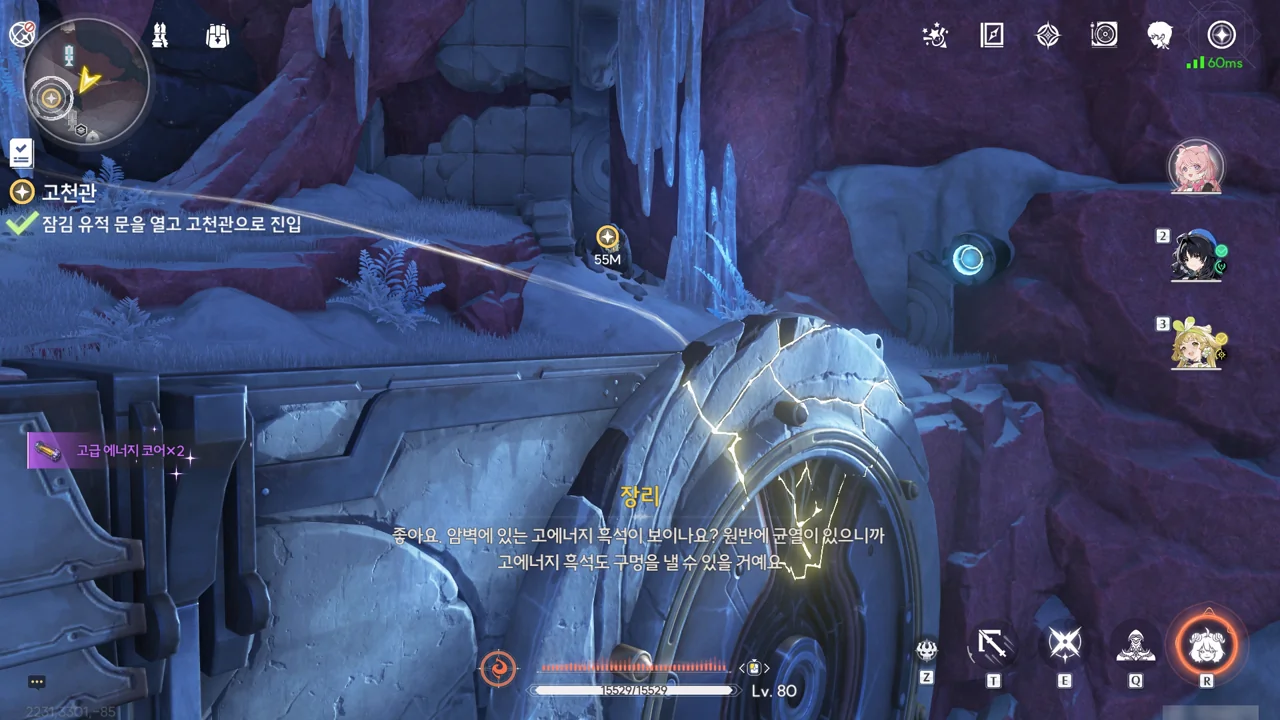This screenshot has height=720, width=1280.
Task: Open the character team icon with two figures
Action: [159, 36]
